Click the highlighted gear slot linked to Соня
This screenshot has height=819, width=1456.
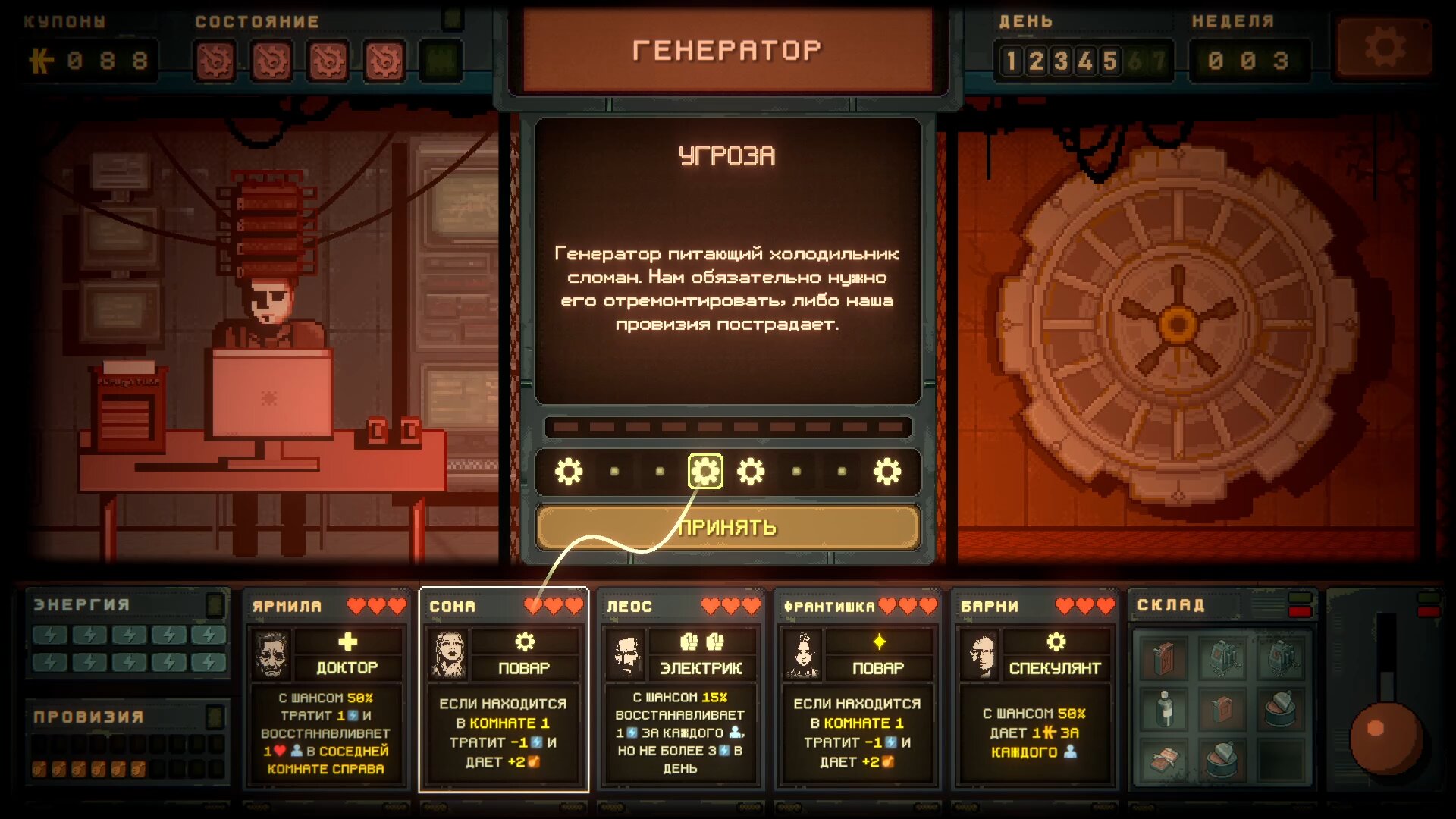[x=704, y=472]
